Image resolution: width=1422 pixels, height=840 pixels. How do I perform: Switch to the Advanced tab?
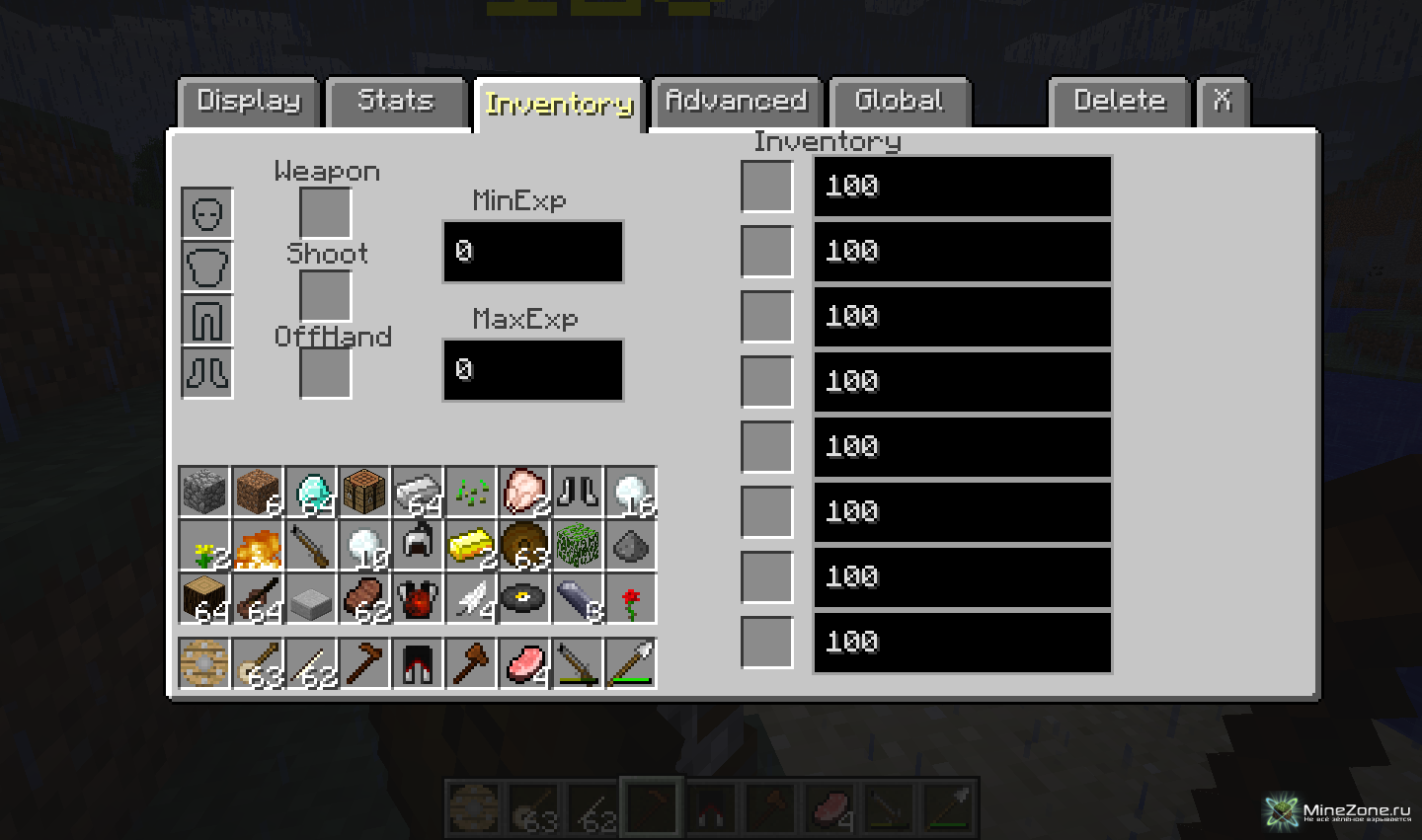737,102
